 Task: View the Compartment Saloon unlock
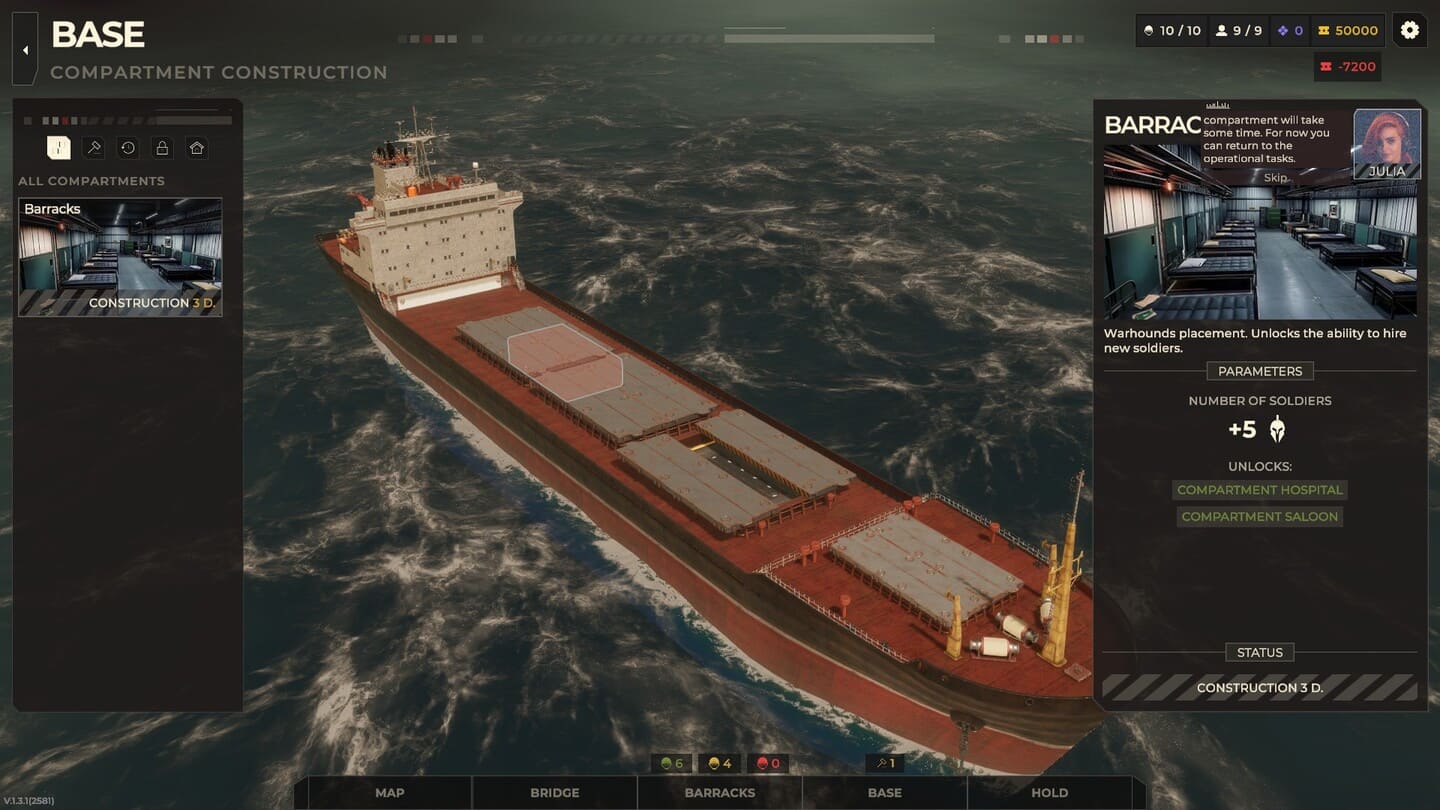[x=1259, y=516]
